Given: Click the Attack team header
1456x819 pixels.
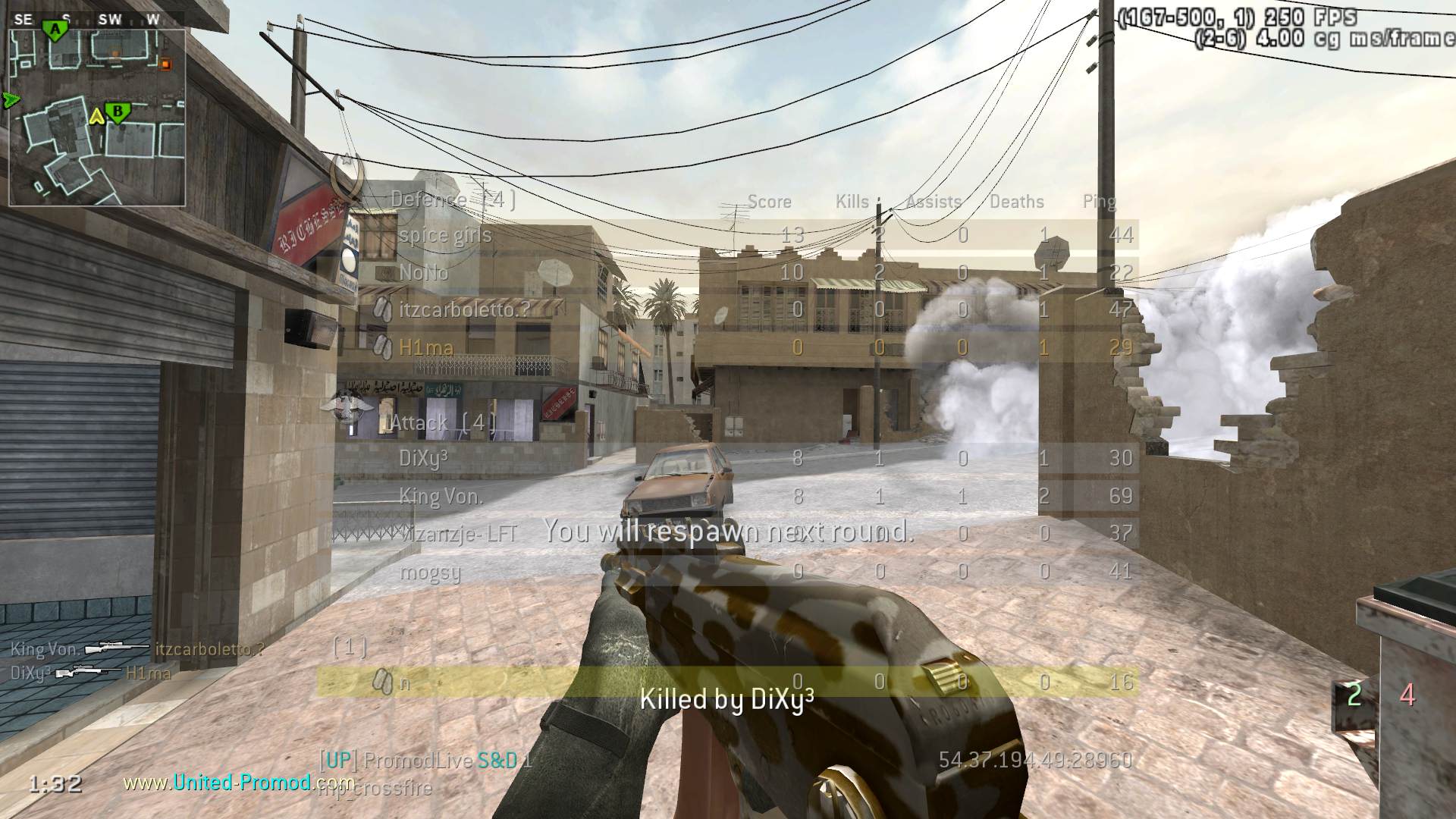Looking at the screenshot, I should pos(443,422).
